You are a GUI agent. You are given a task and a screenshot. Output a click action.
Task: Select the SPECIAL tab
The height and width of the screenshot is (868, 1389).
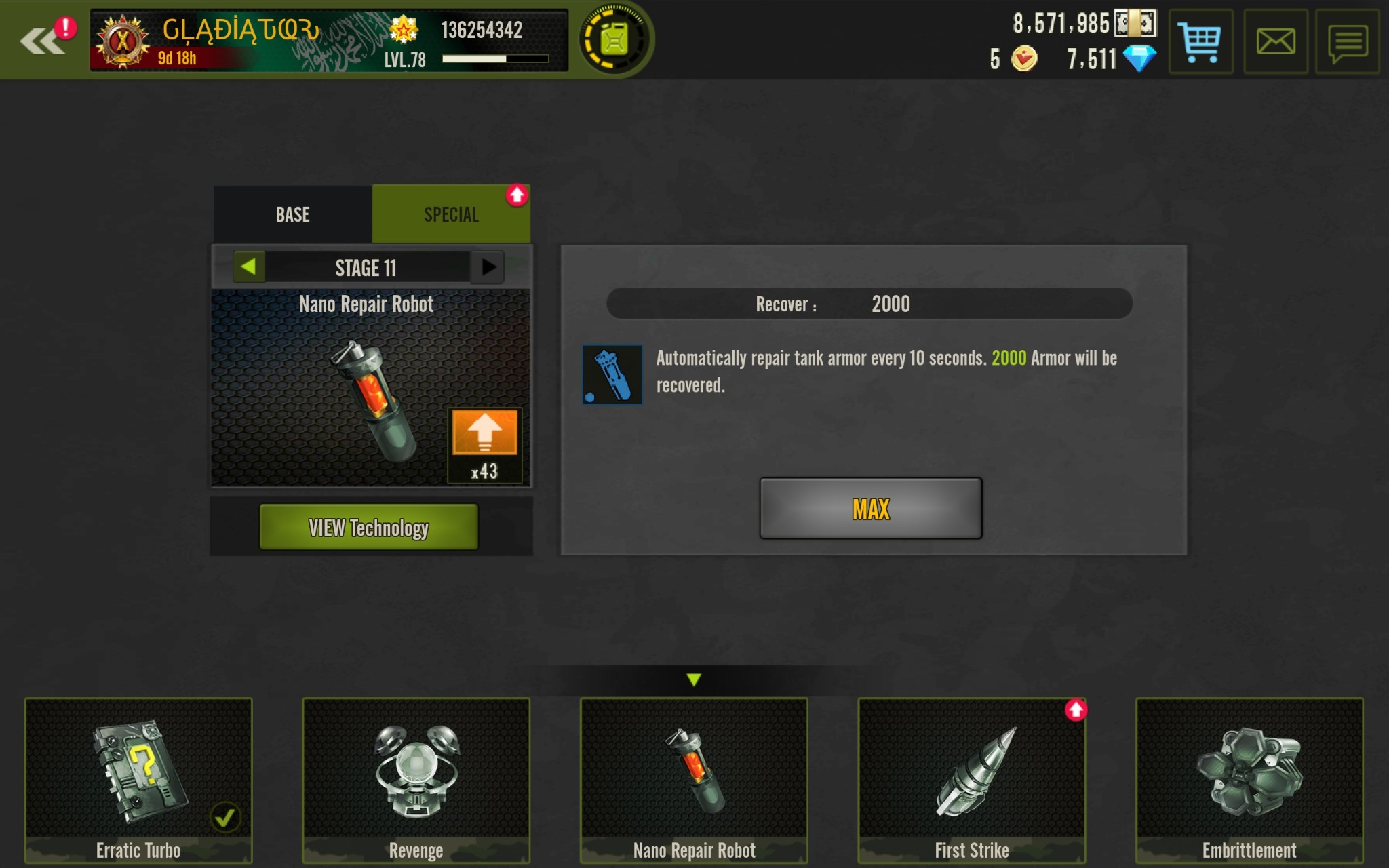(x=451, y=215)
